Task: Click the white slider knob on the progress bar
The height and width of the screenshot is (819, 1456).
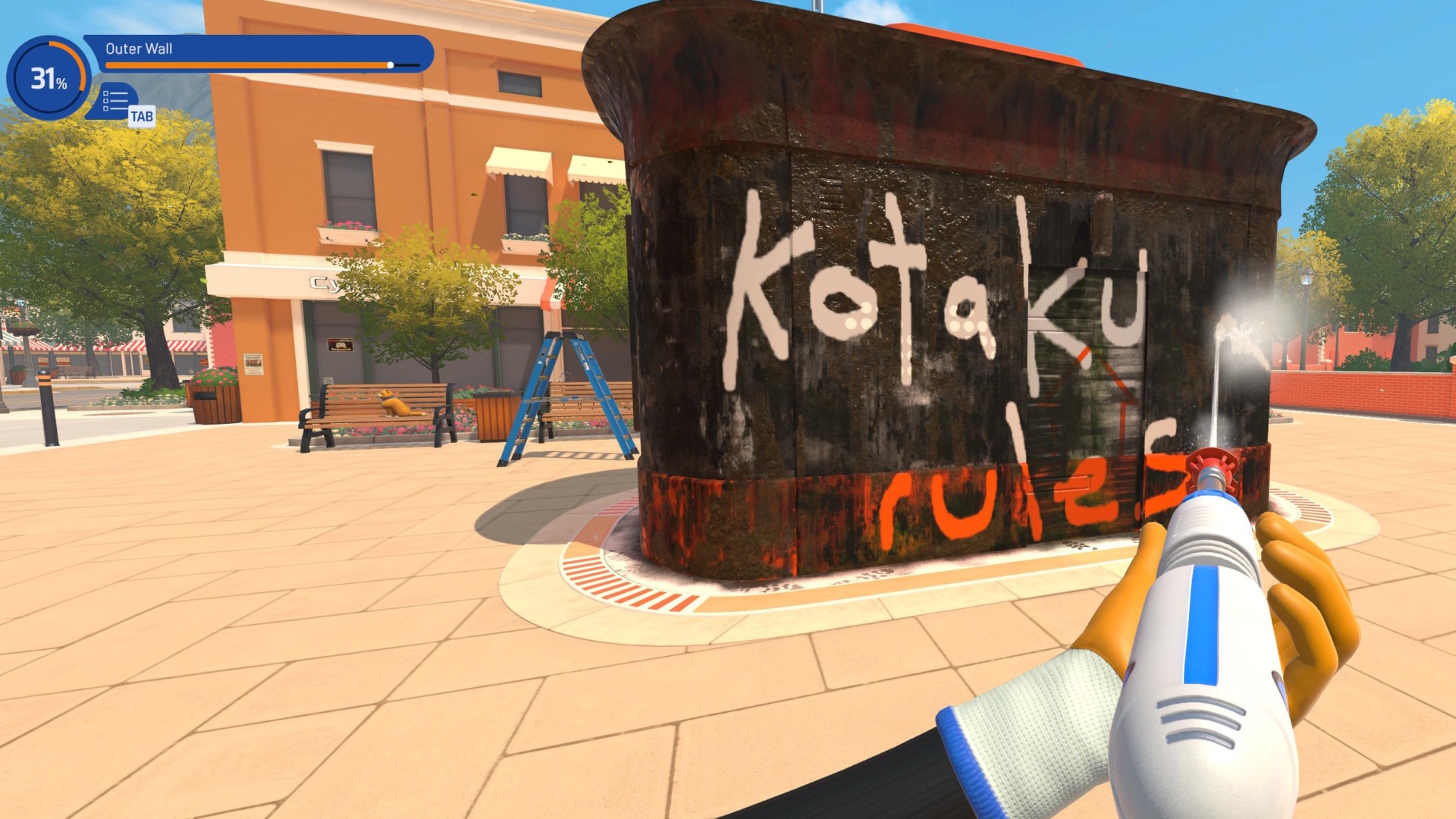Action: 391,65
